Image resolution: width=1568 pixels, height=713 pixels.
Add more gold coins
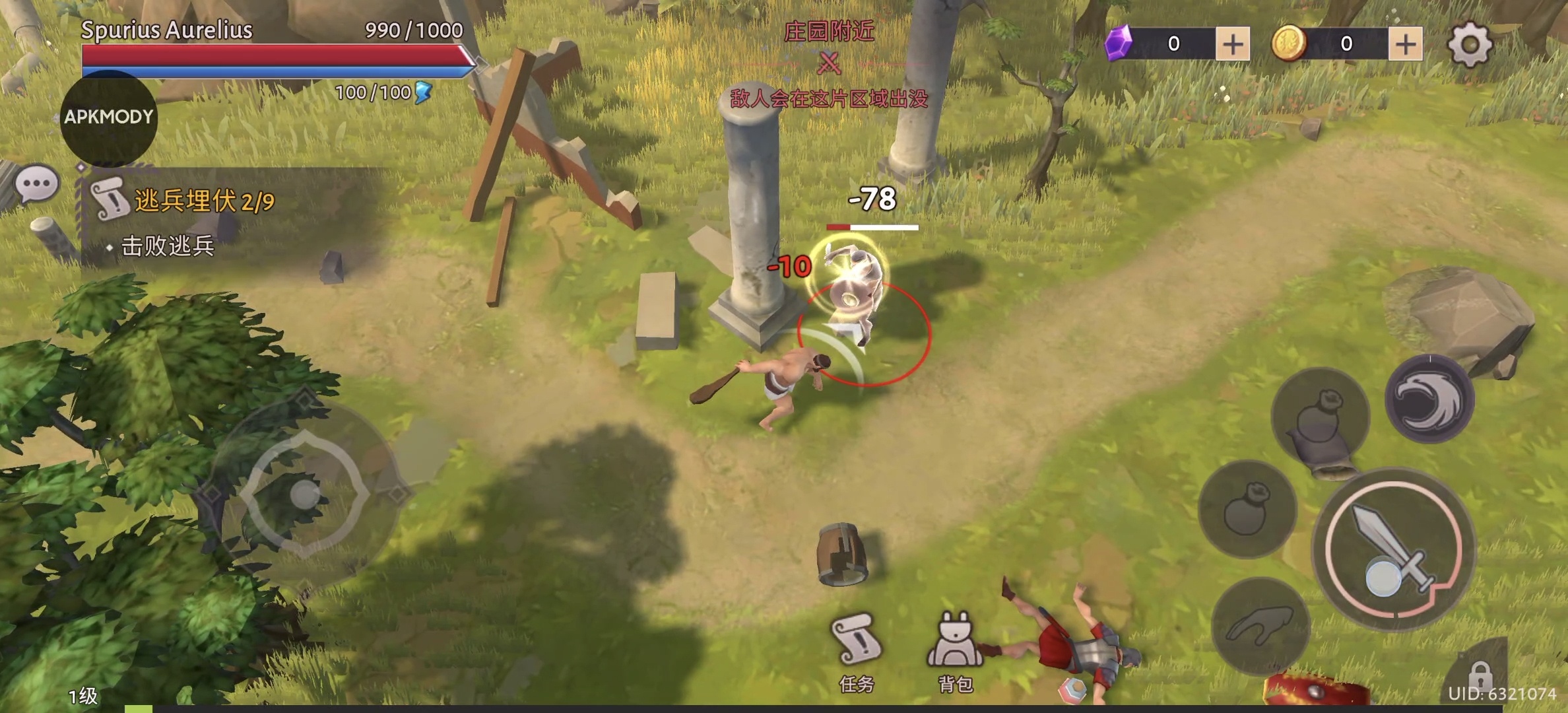[1405, 44]
